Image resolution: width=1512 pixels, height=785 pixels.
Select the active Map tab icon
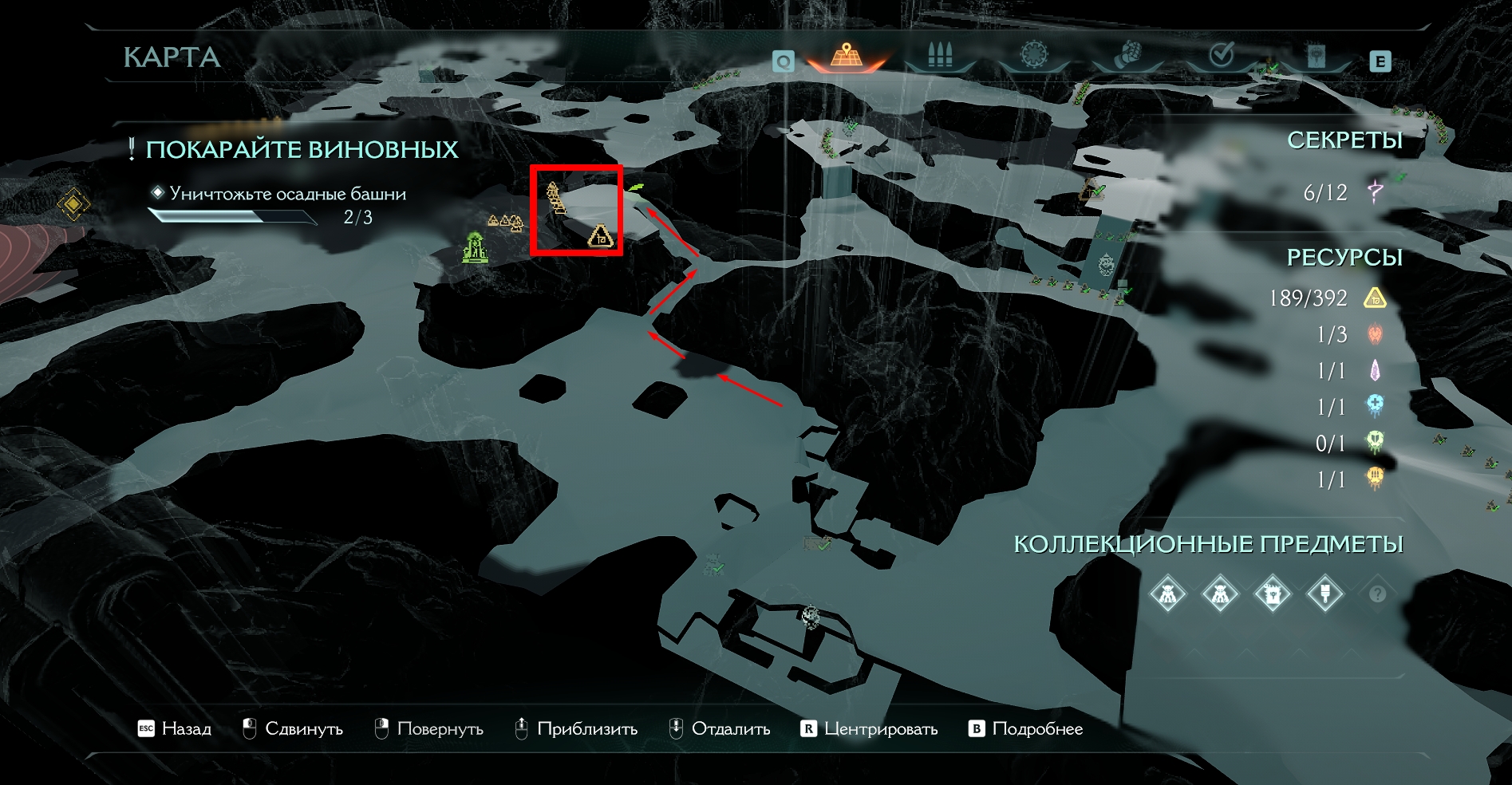pyautogui.click(x=846, y=56)
